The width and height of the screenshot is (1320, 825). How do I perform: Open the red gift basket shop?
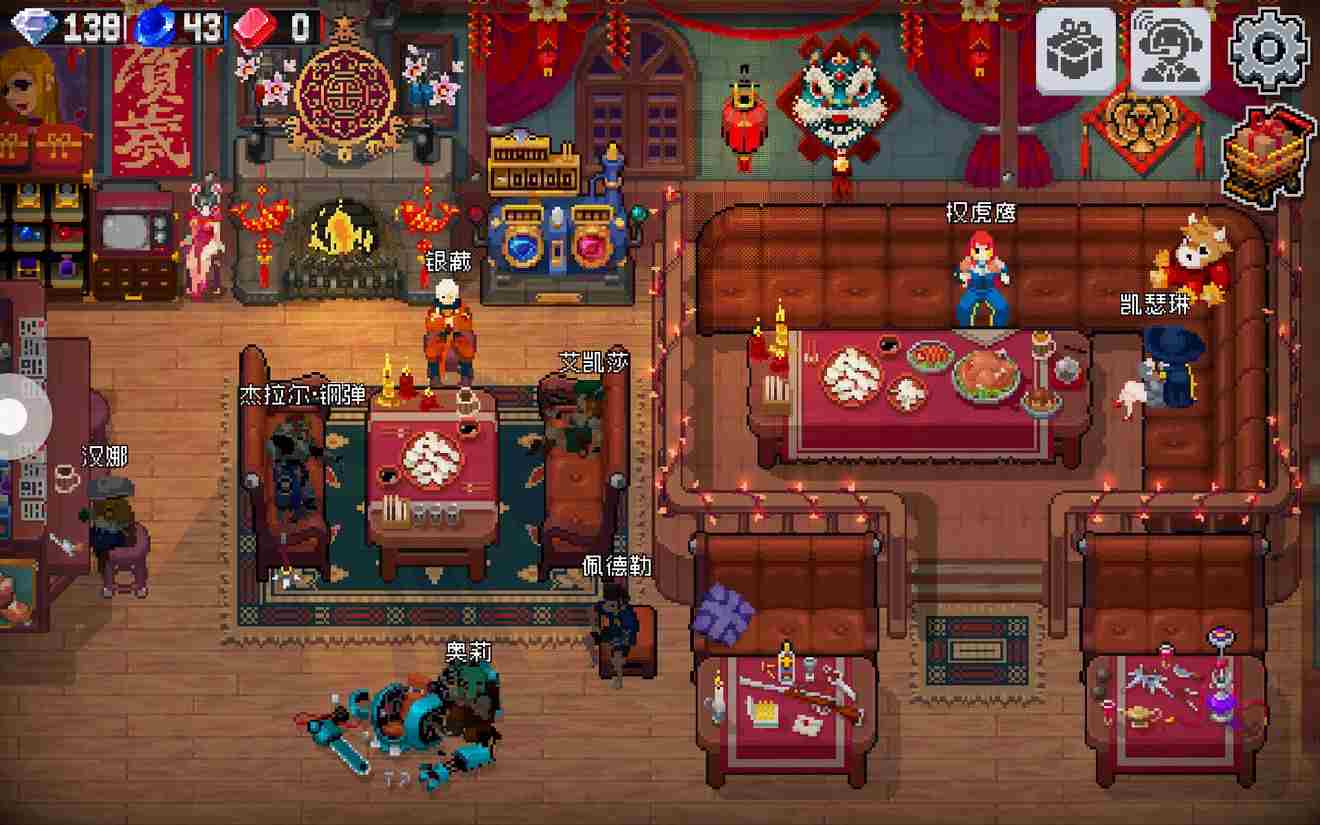point(1266,156)
